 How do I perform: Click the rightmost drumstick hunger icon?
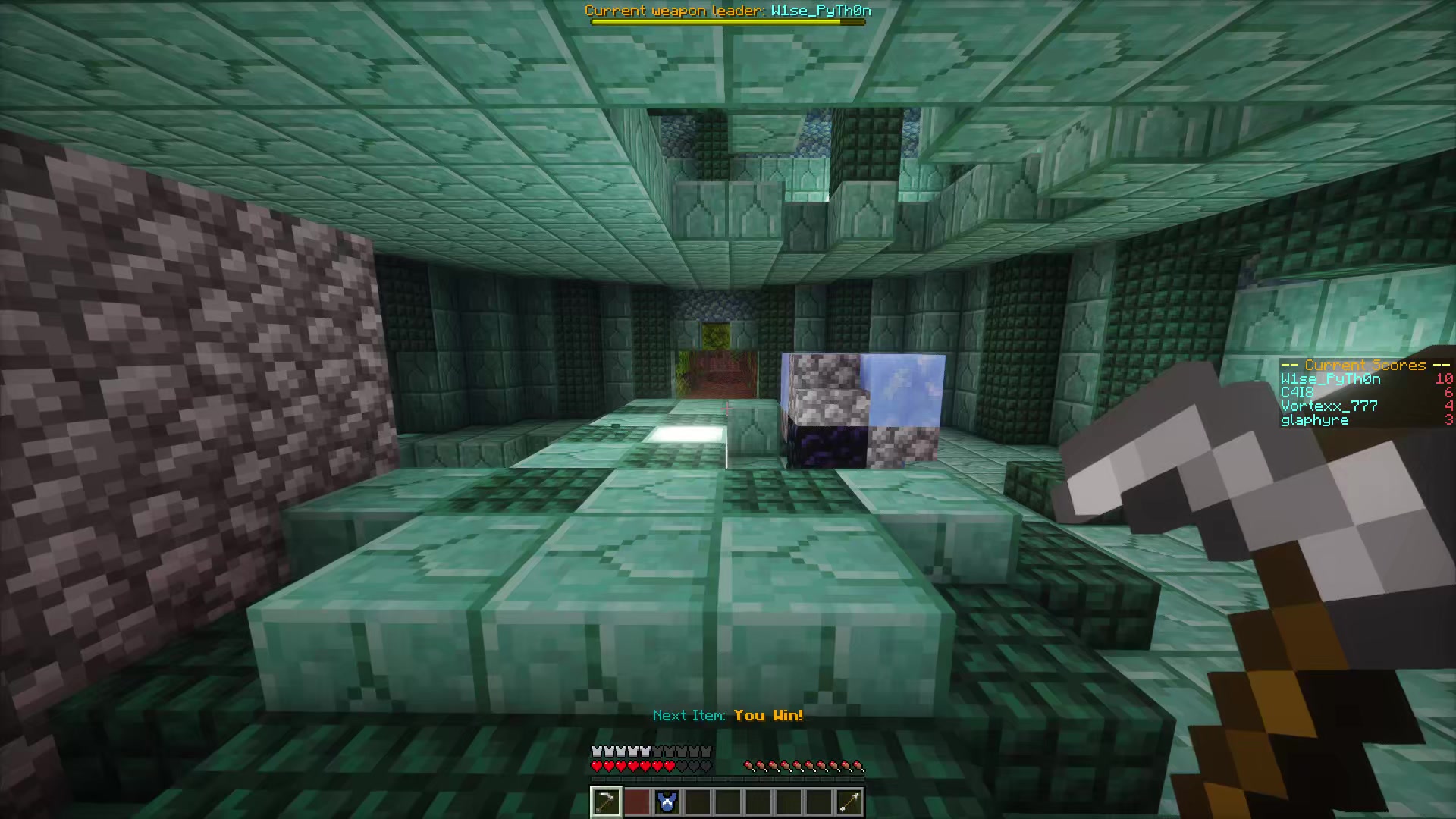coord(859,764)
